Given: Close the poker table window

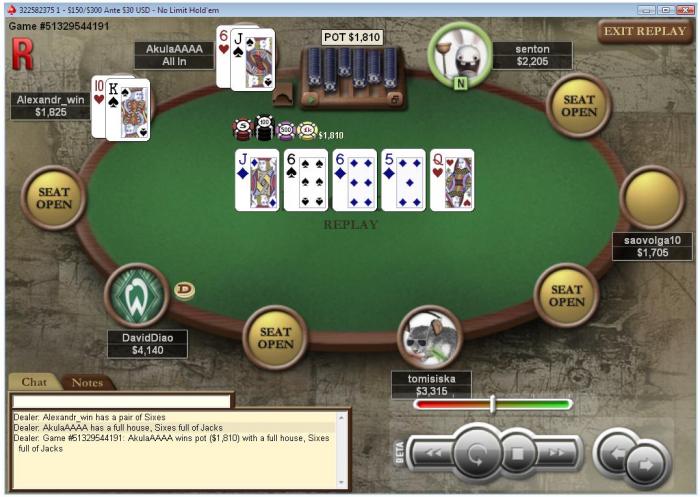Looking at the screenshot, I should [684, 9].
